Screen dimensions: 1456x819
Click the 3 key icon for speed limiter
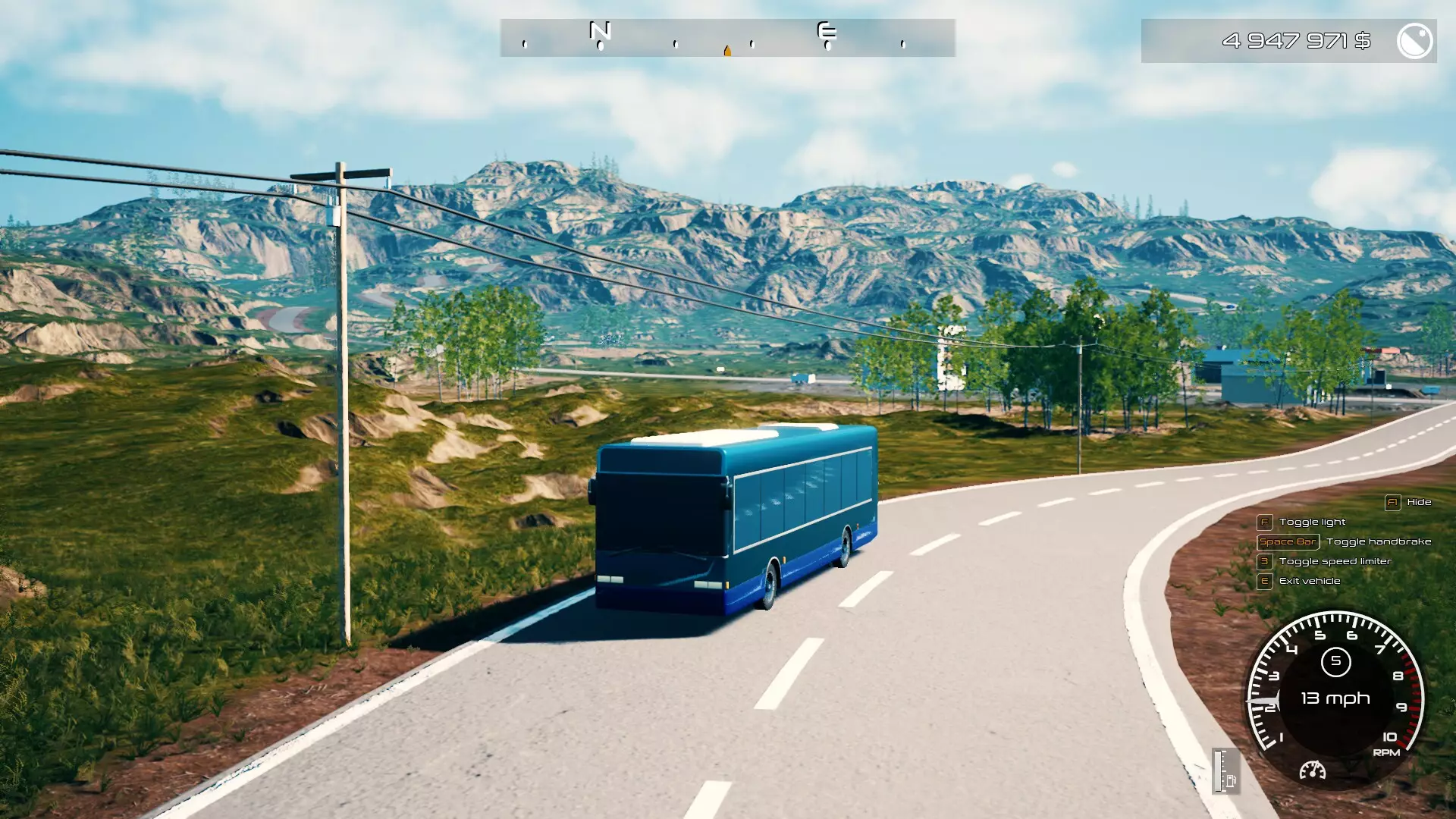point(1263,561)
